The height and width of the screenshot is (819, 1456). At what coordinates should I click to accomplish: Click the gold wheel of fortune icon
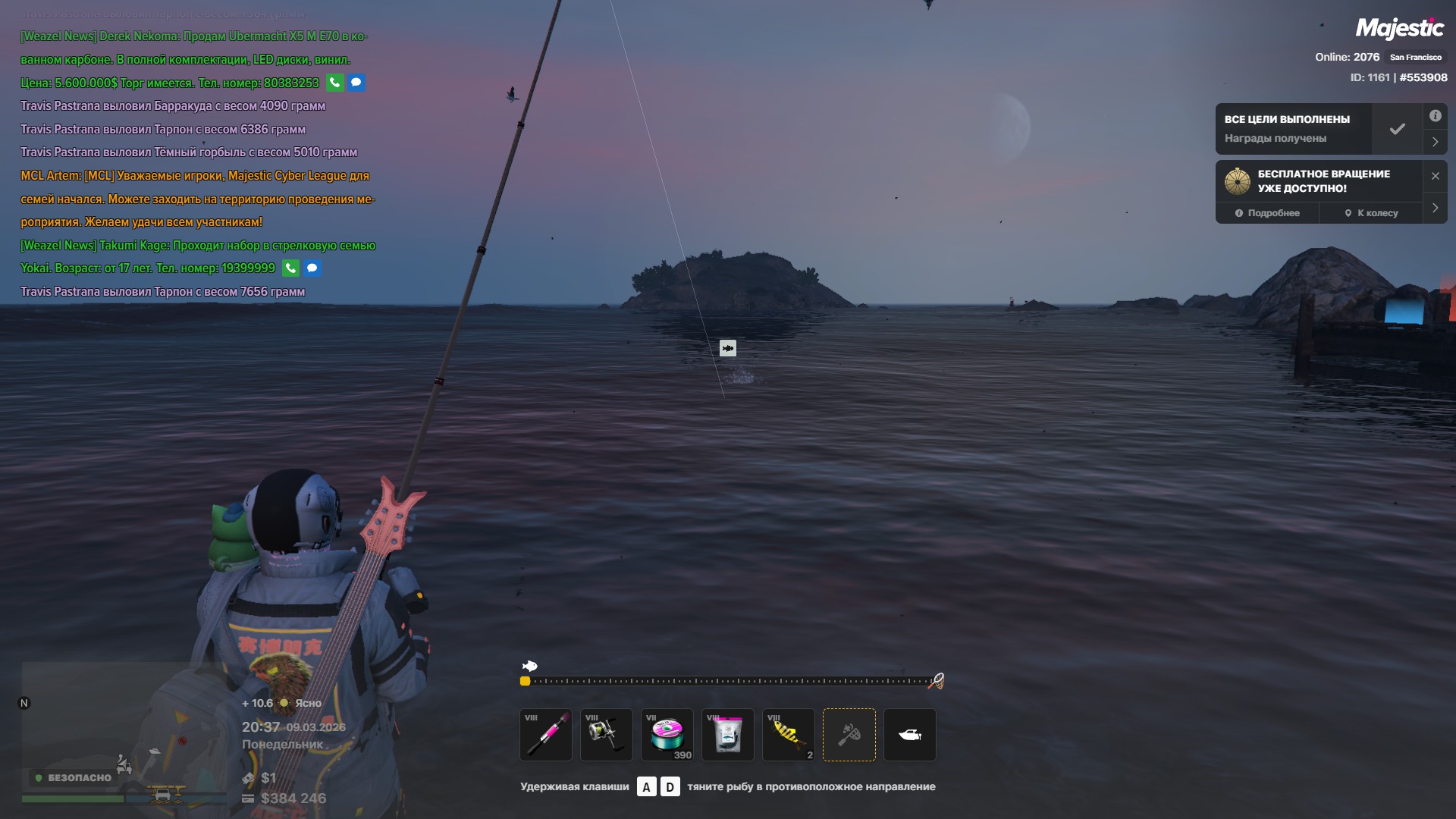(x=1238, y=181)
